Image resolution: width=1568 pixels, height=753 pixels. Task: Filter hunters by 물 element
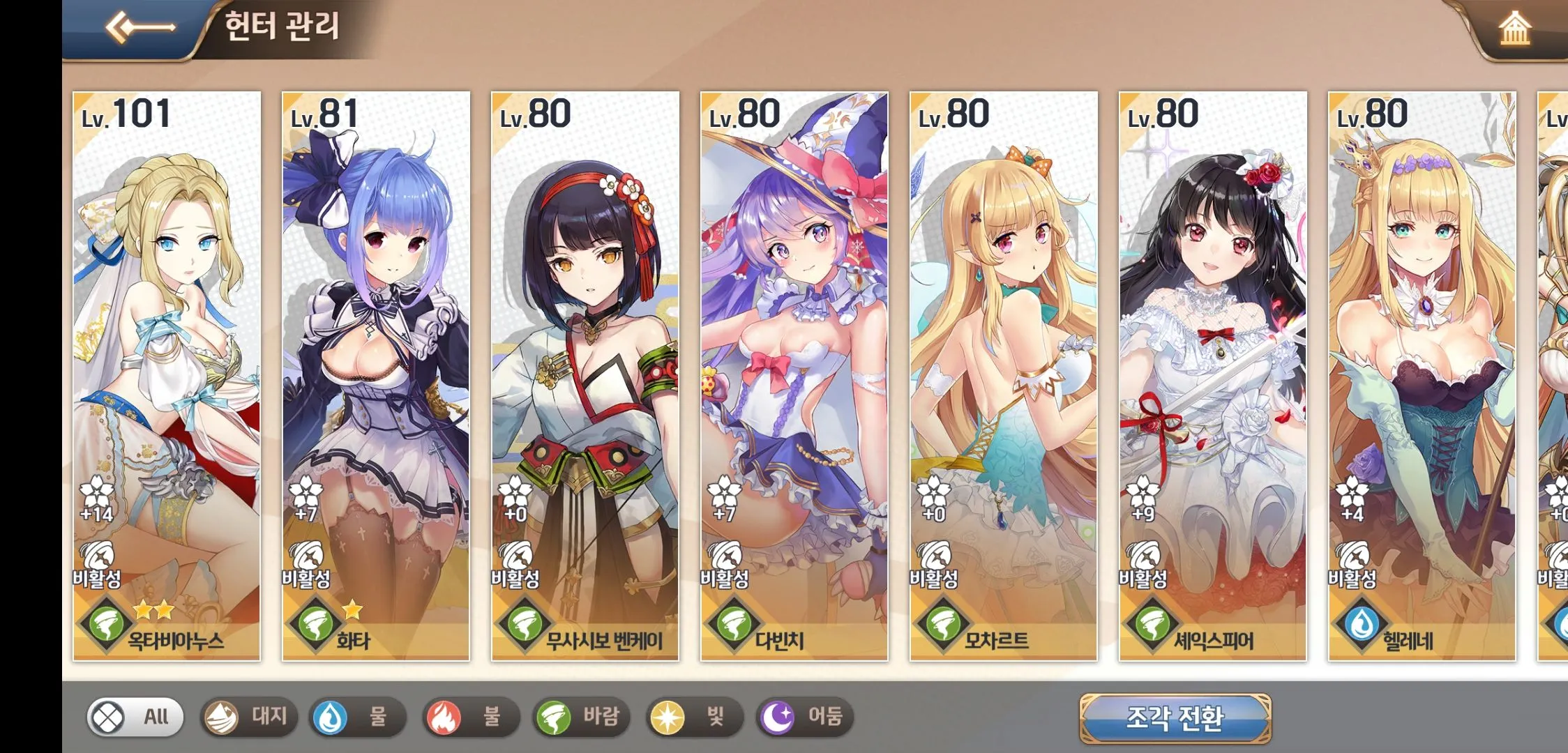click(x=358, y=717)
